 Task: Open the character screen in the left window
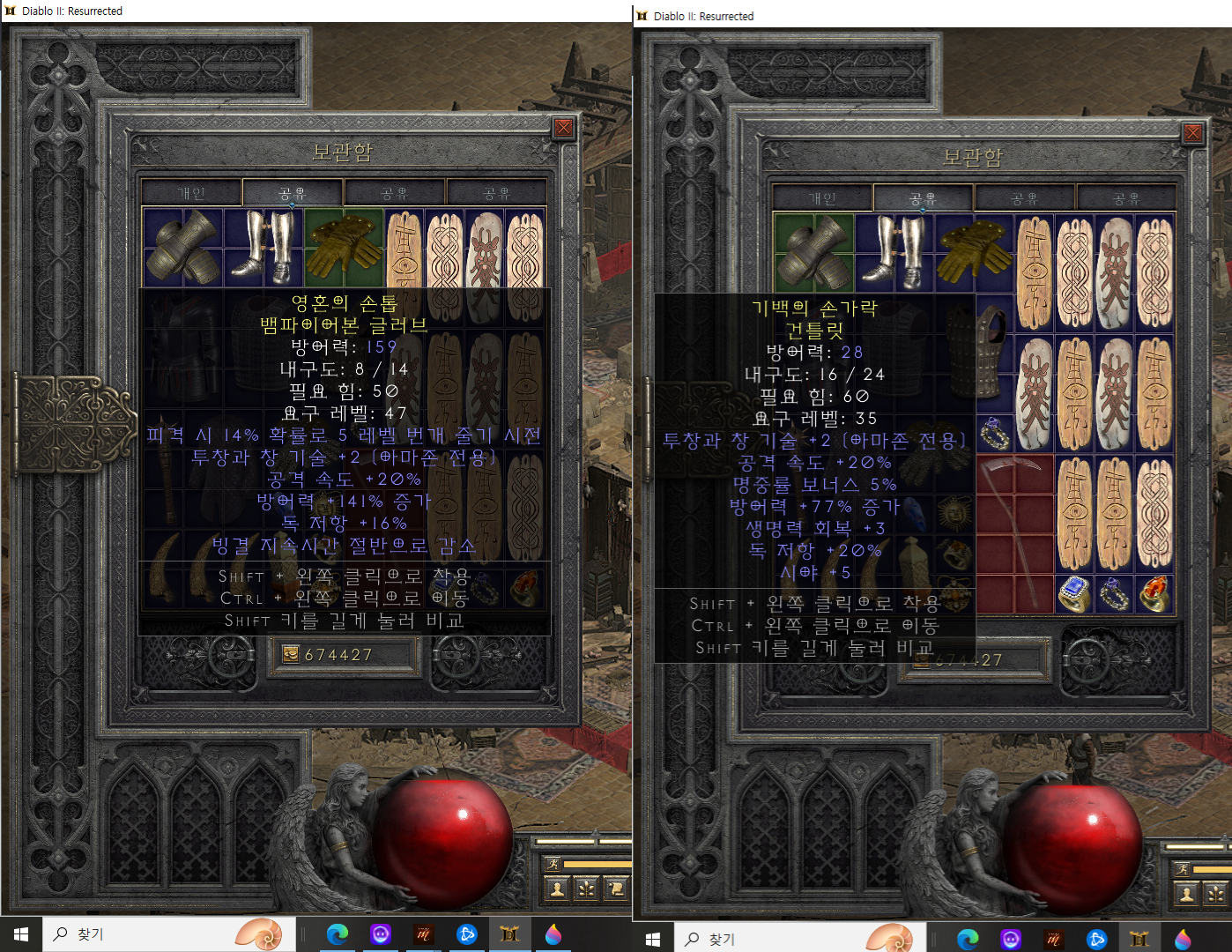557,889
